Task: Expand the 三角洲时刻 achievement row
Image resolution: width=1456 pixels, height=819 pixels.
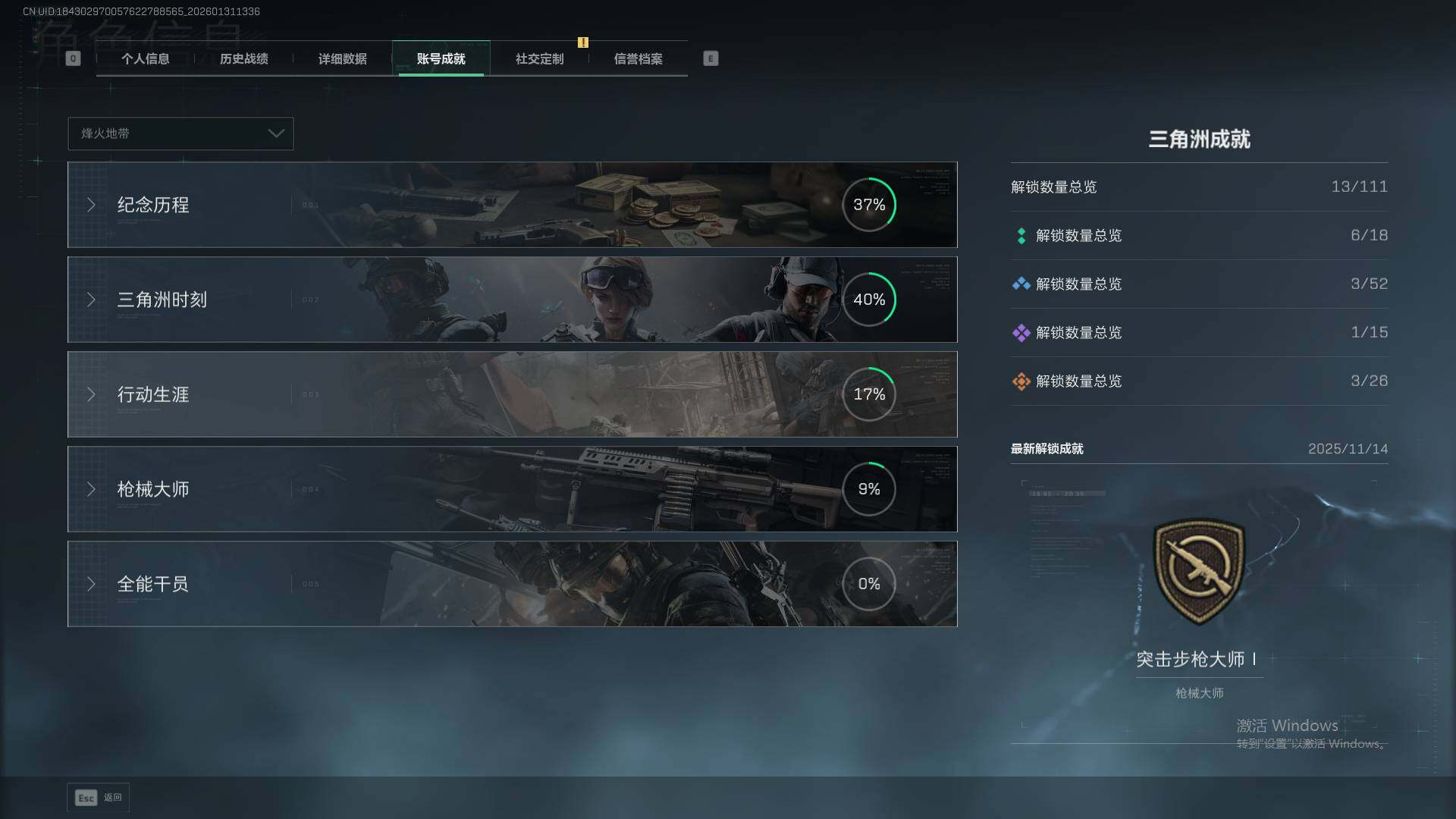Action: click(512, 300)
